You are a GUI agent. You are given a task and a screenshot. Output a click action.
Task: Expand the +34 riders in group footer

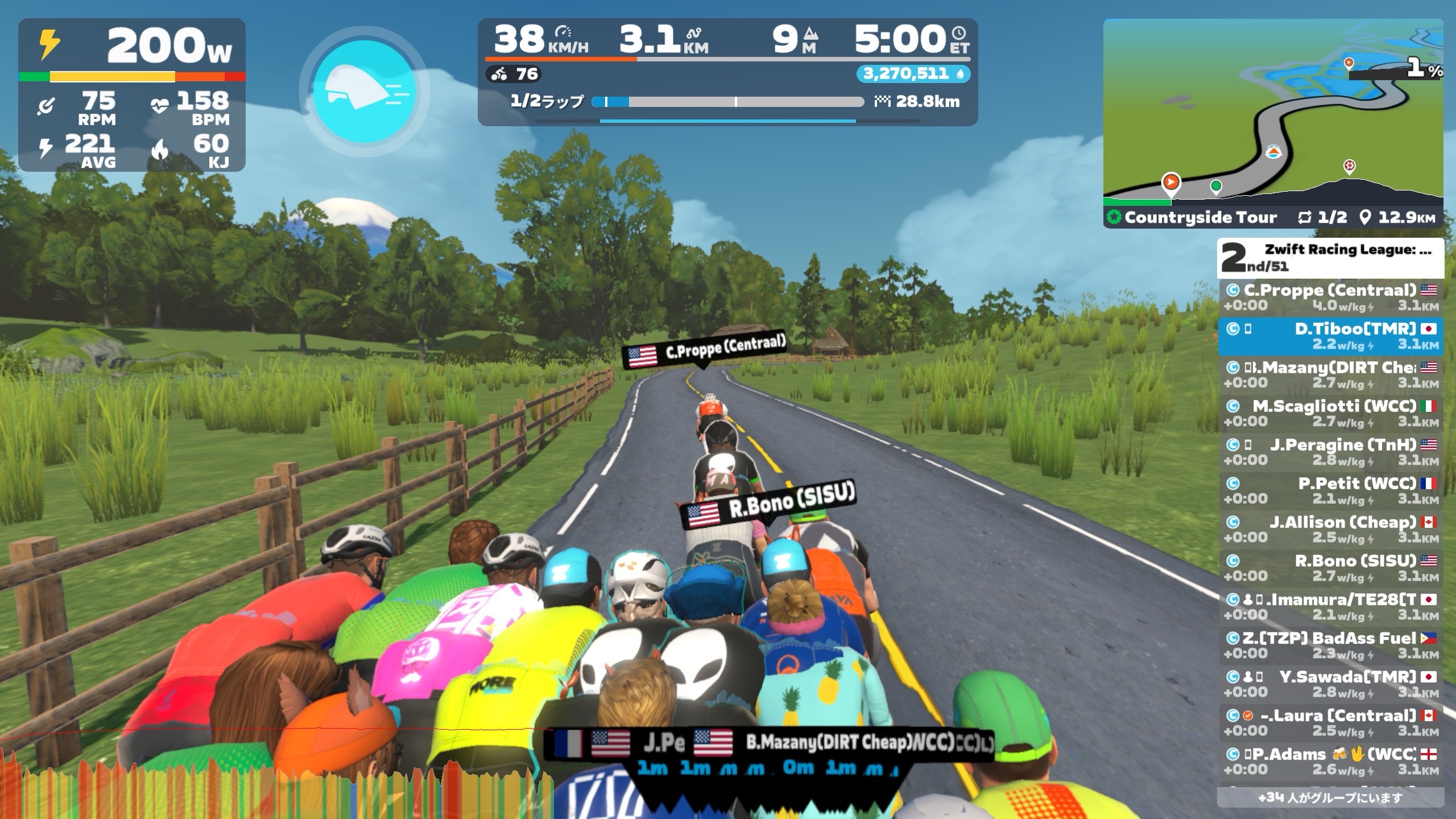(1330, 797)
